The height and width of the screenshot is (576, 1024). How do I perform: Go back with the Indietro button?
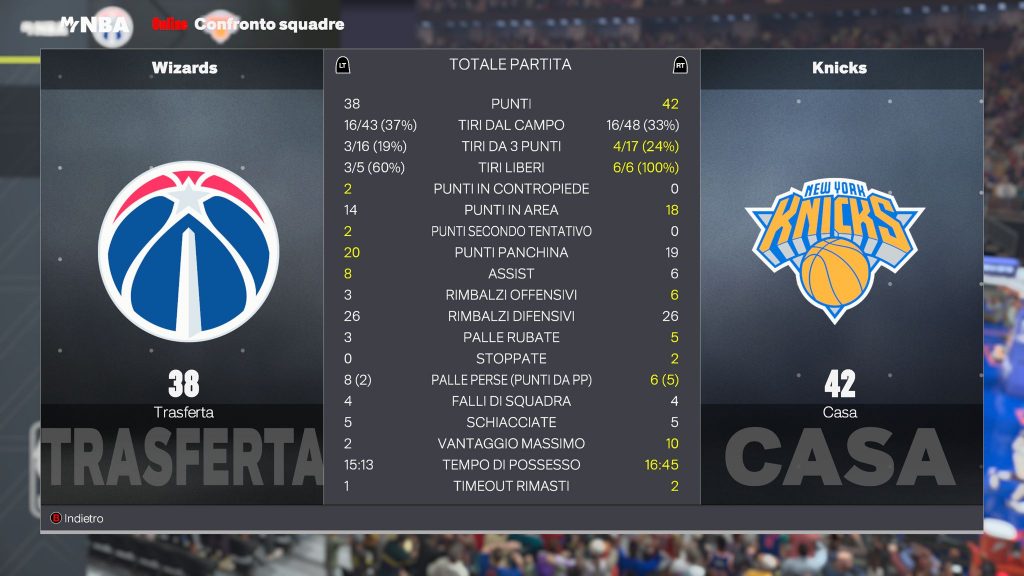tap(77, 519)
